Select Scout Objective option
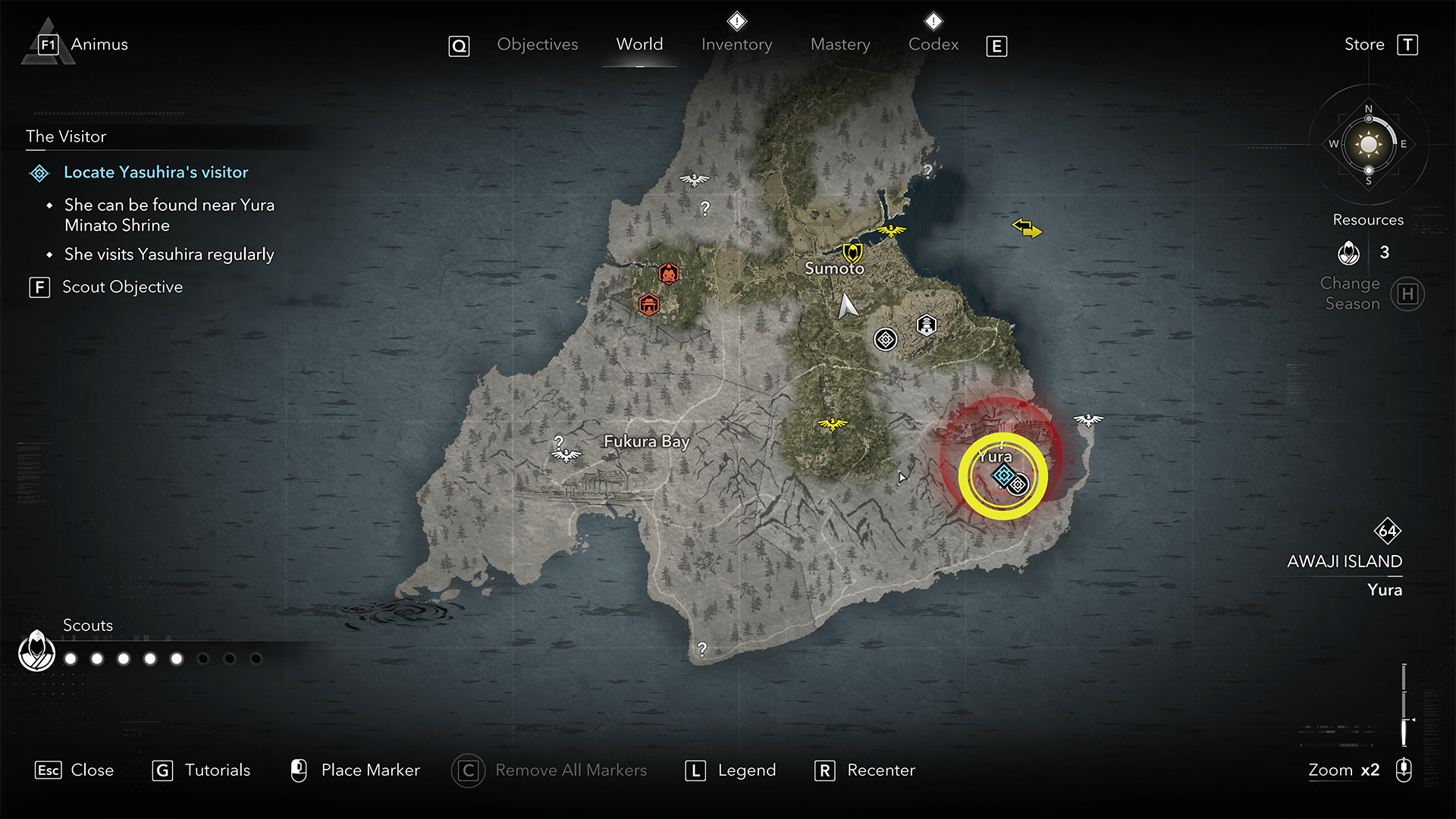 click(x=121, y=287)
